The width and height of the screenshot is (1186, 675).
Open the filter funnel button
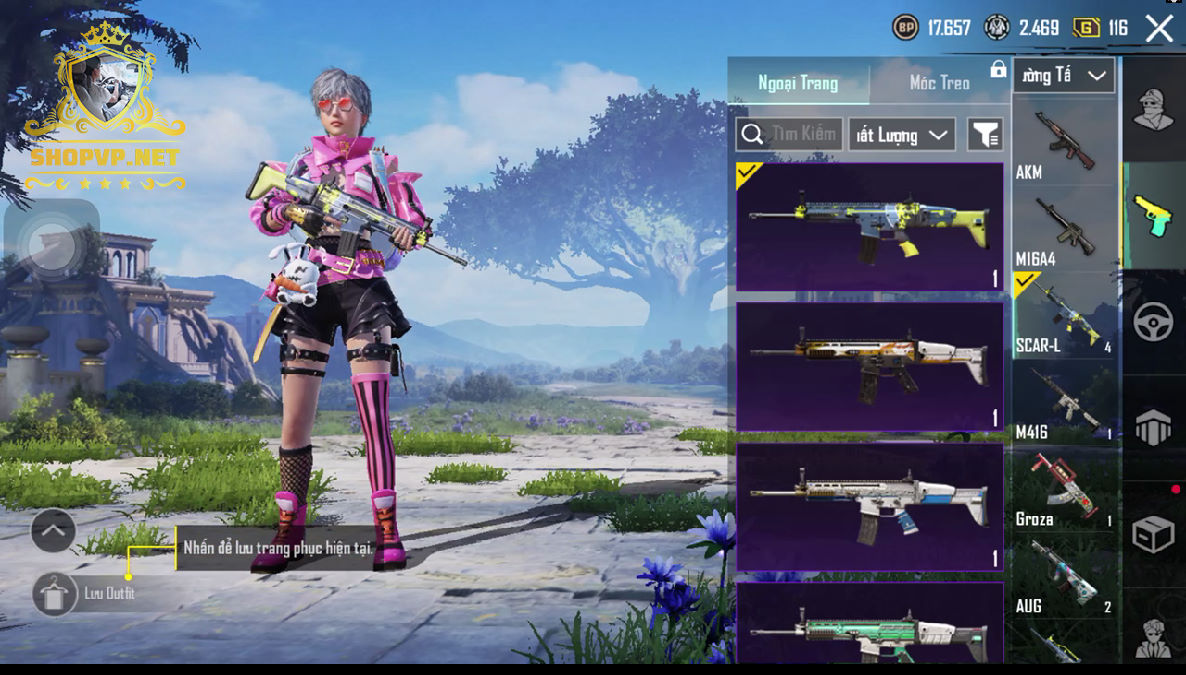tap(985, 134)
